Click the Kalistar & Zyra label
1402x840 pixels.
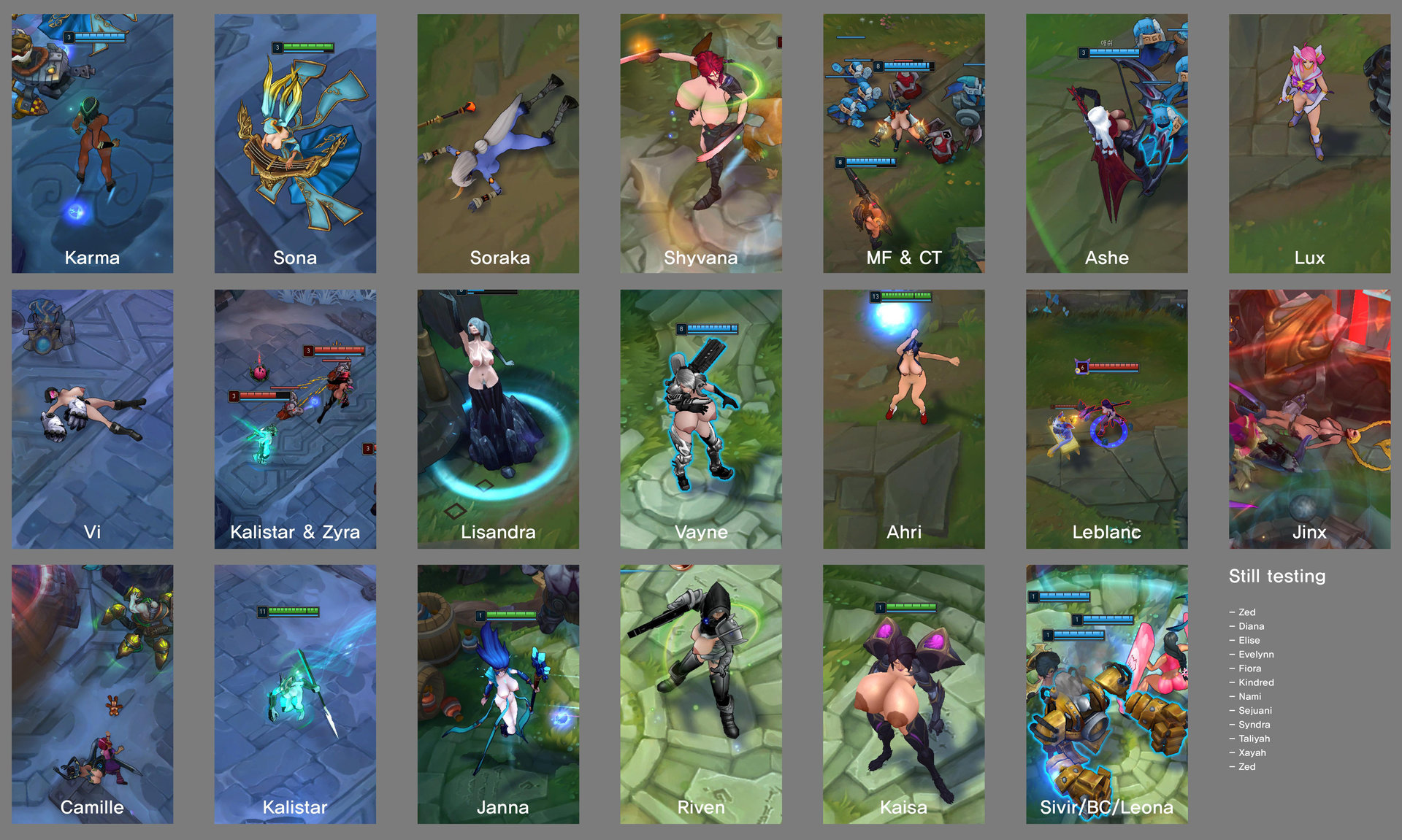(x=295, y=532)
